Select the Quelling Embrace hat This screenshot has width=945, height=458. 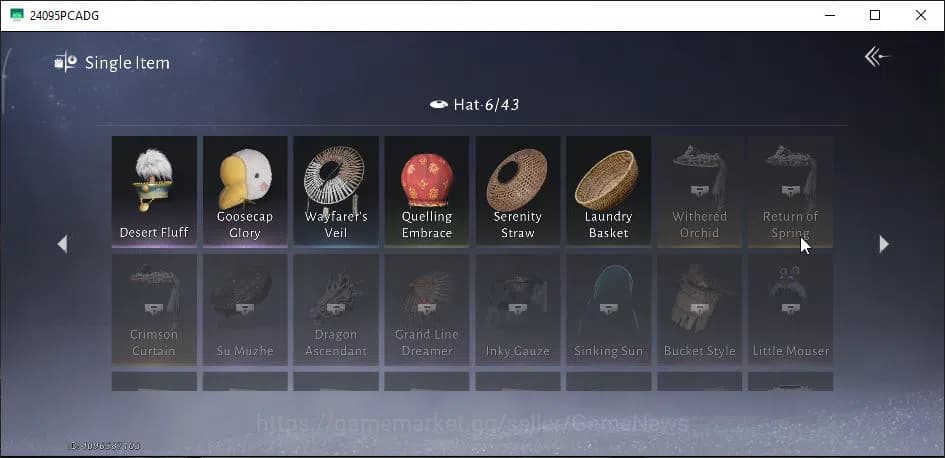point(427,191)
